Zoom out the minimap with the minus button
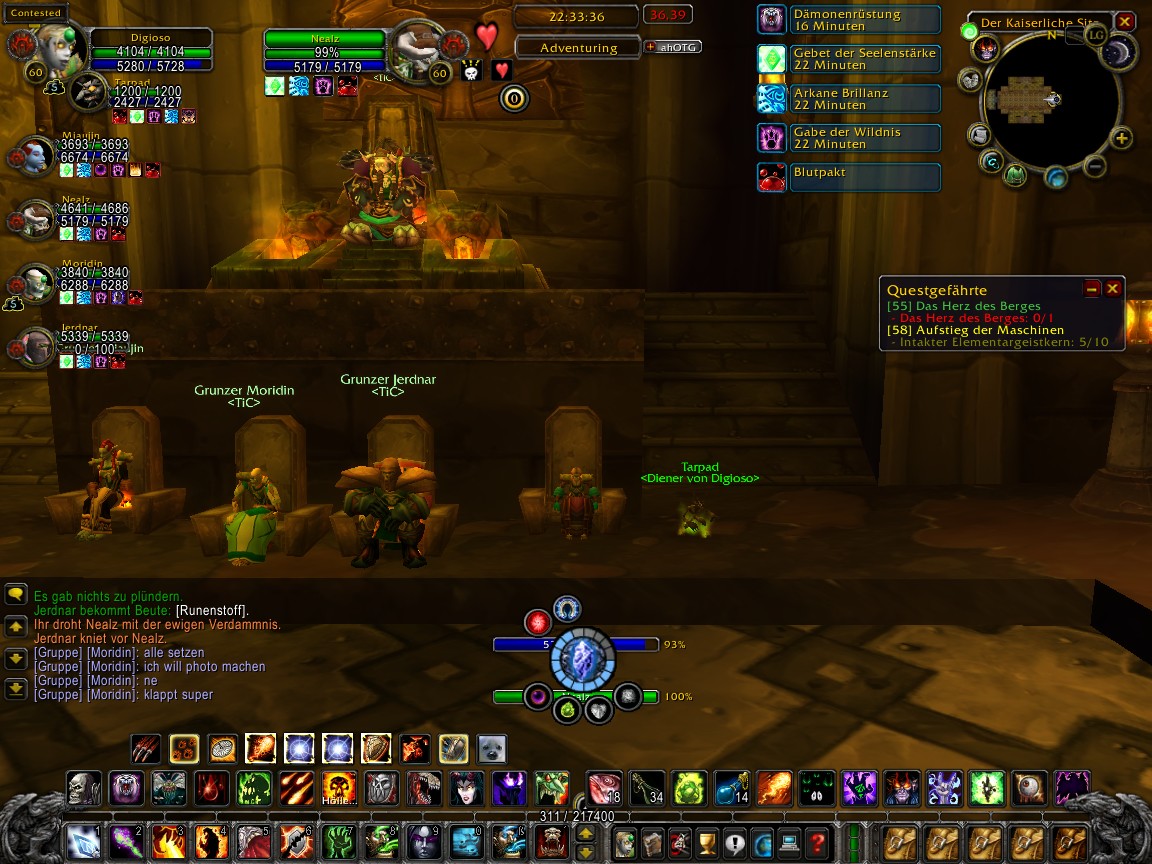 (1095, 166)
